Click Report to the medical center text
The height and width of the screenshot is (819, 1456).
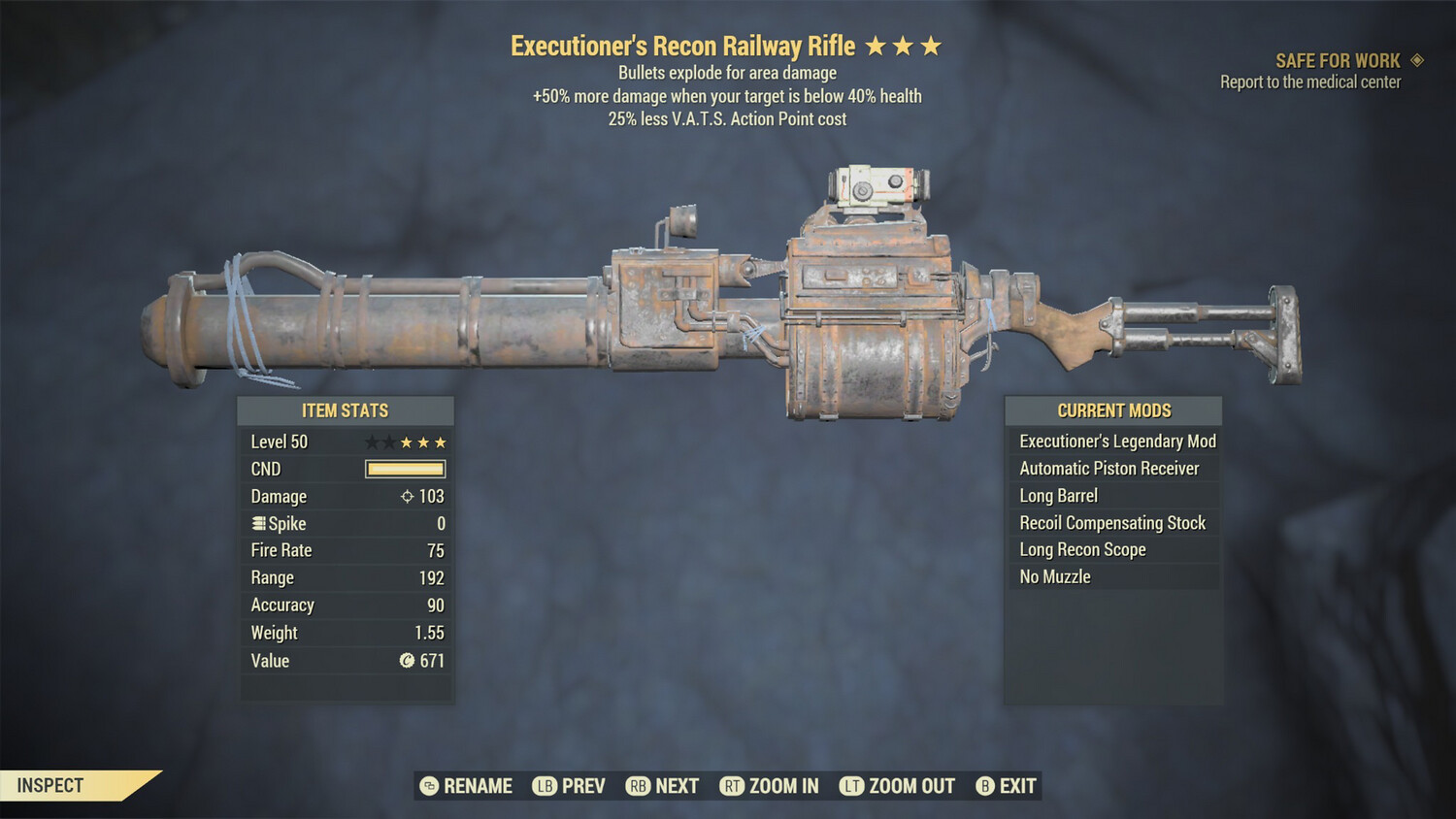[1309, 82]
